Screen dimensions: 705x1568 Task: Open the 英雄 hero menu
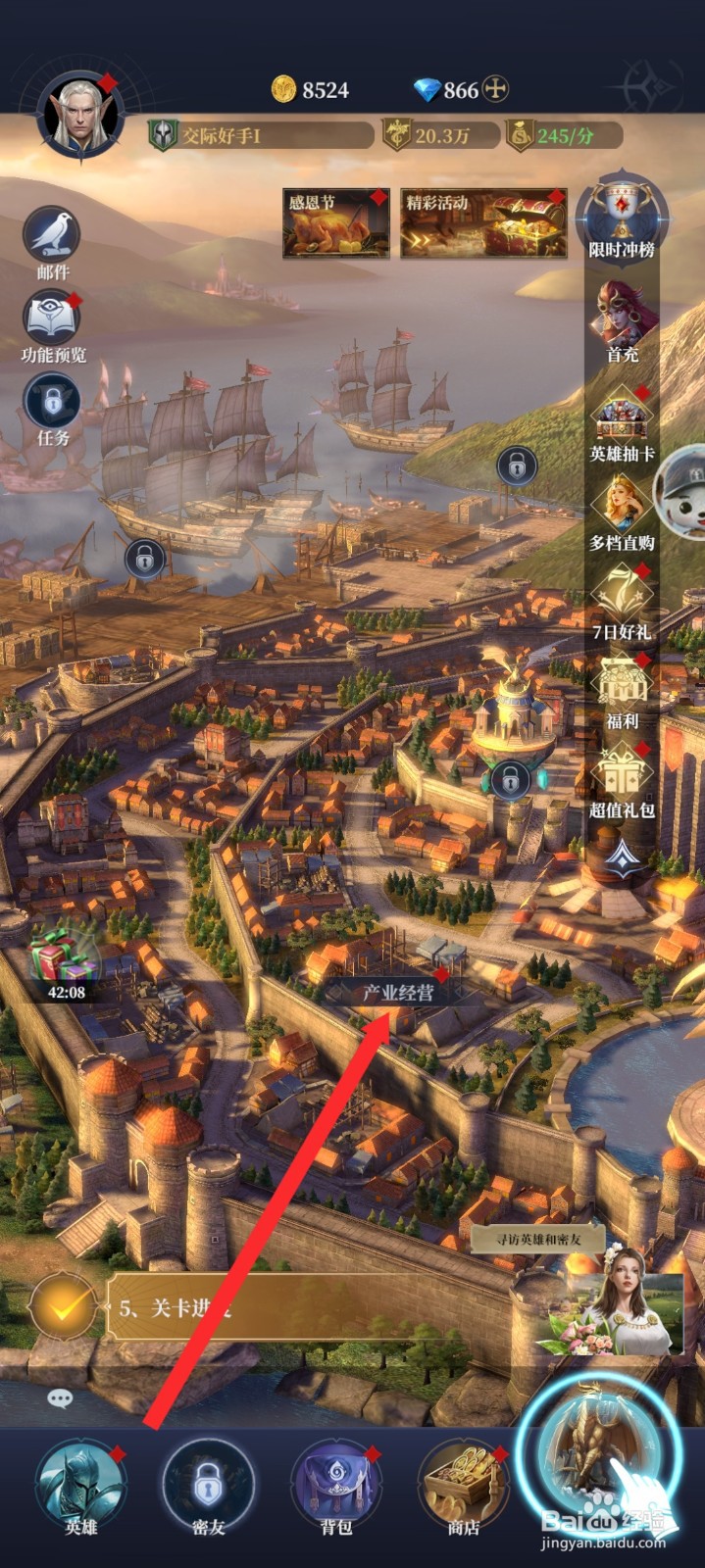pos(80,1486)
